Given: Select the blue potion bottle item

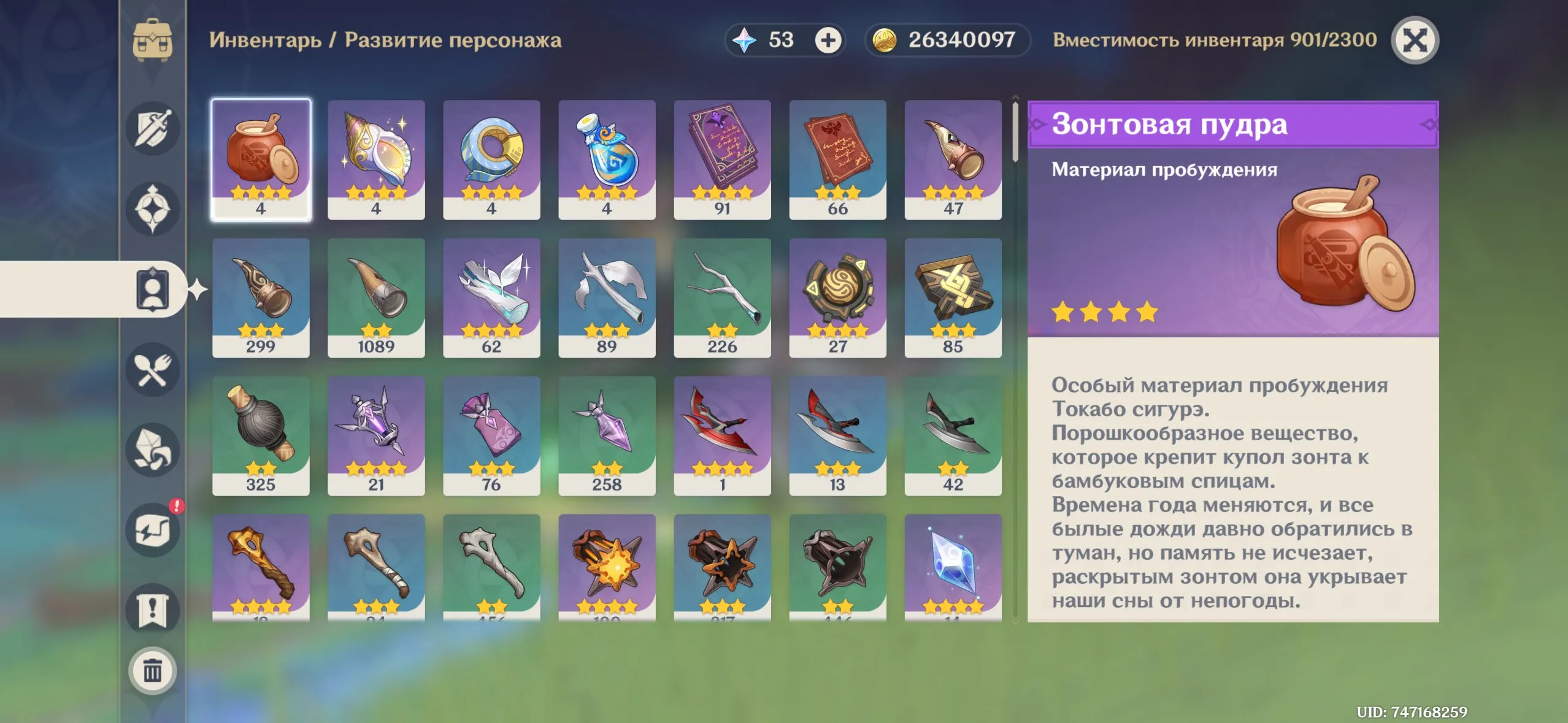Looking at the screenshot, I should point(607,159).
